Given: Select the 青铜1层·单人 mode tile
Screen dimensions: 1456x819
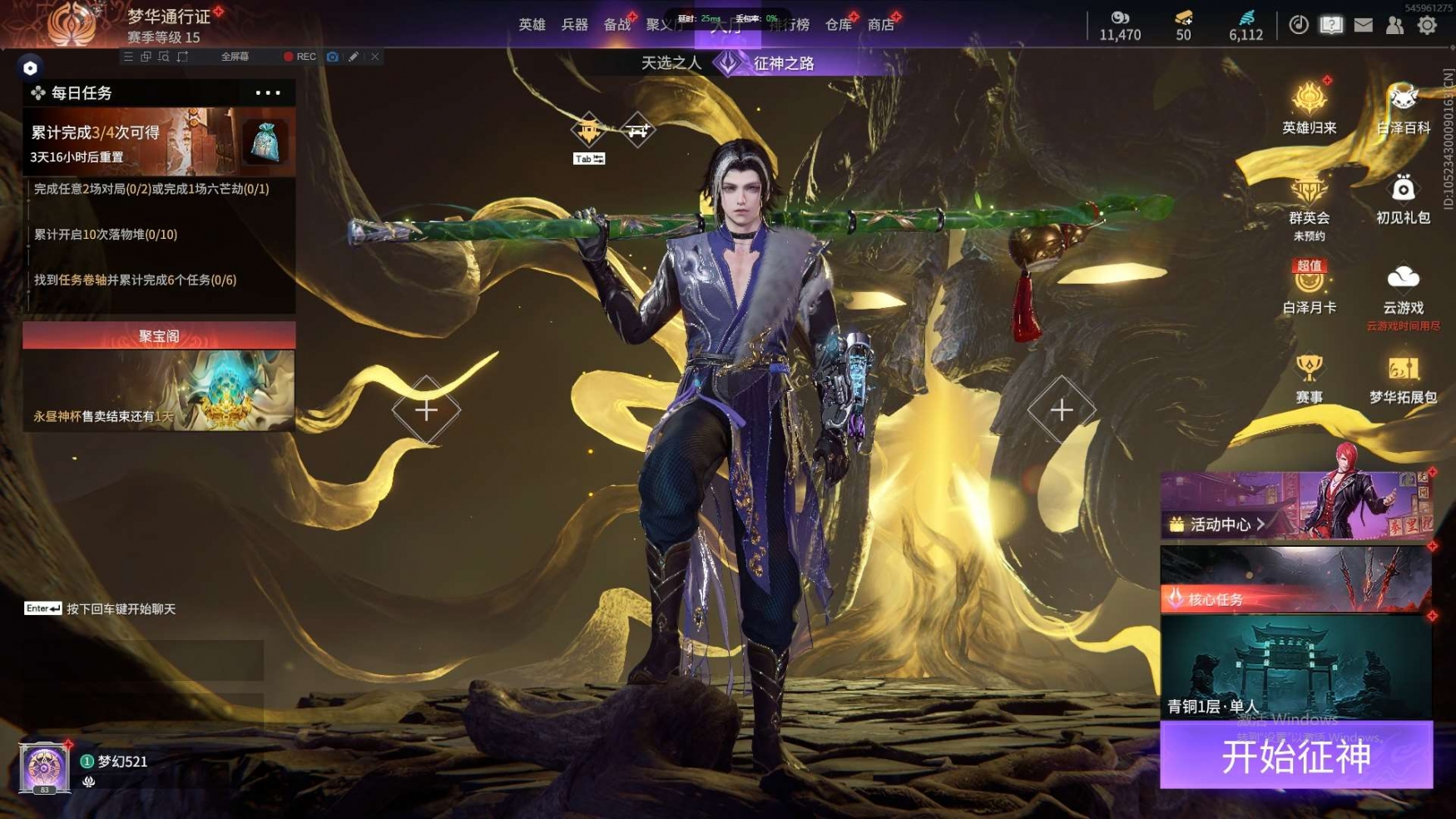Looking at the screenshot, I should 1295,668.
